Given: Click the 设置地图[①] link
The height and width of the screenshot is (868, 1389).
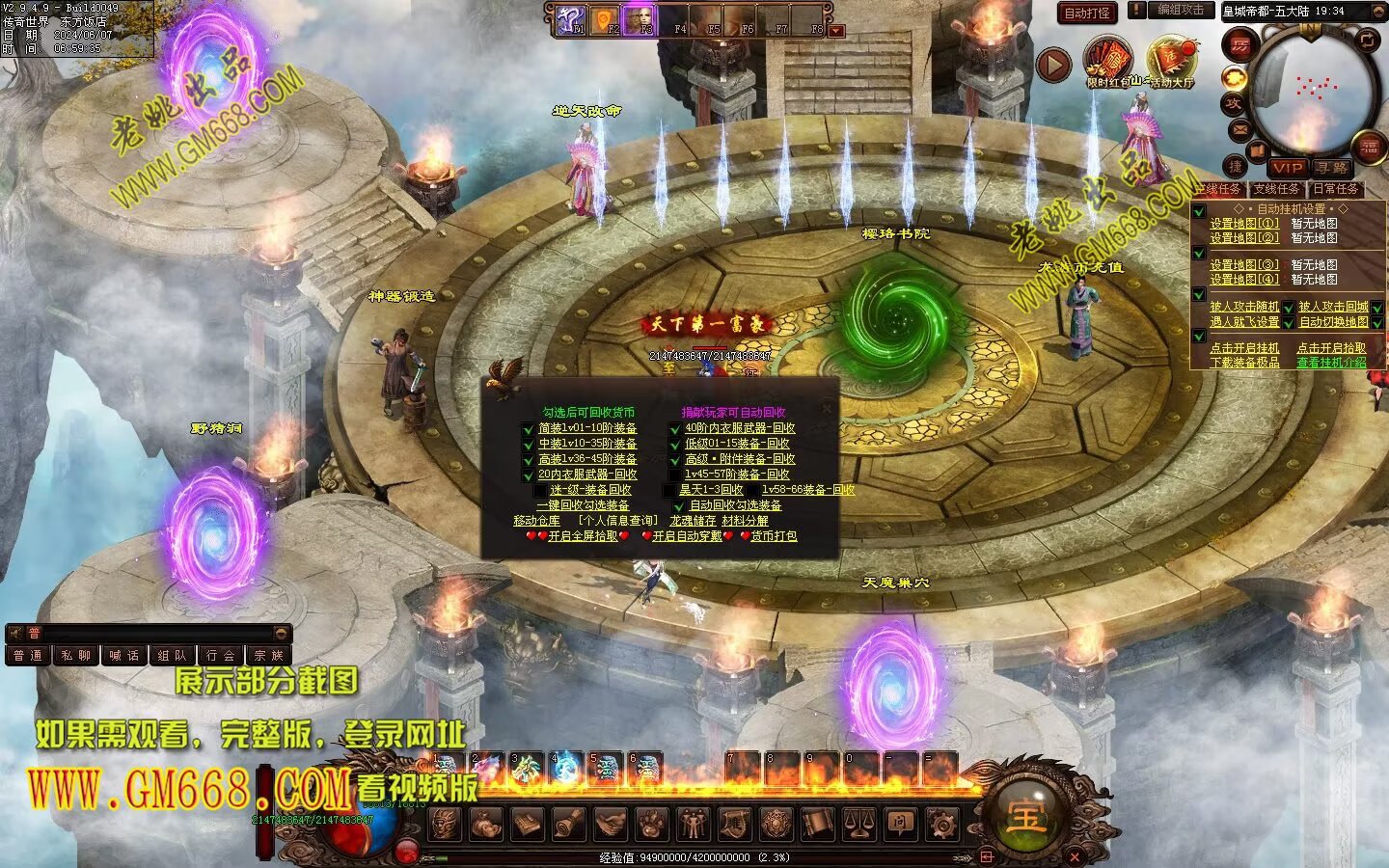Looking at the screenshot, I should click(1244, 223).
